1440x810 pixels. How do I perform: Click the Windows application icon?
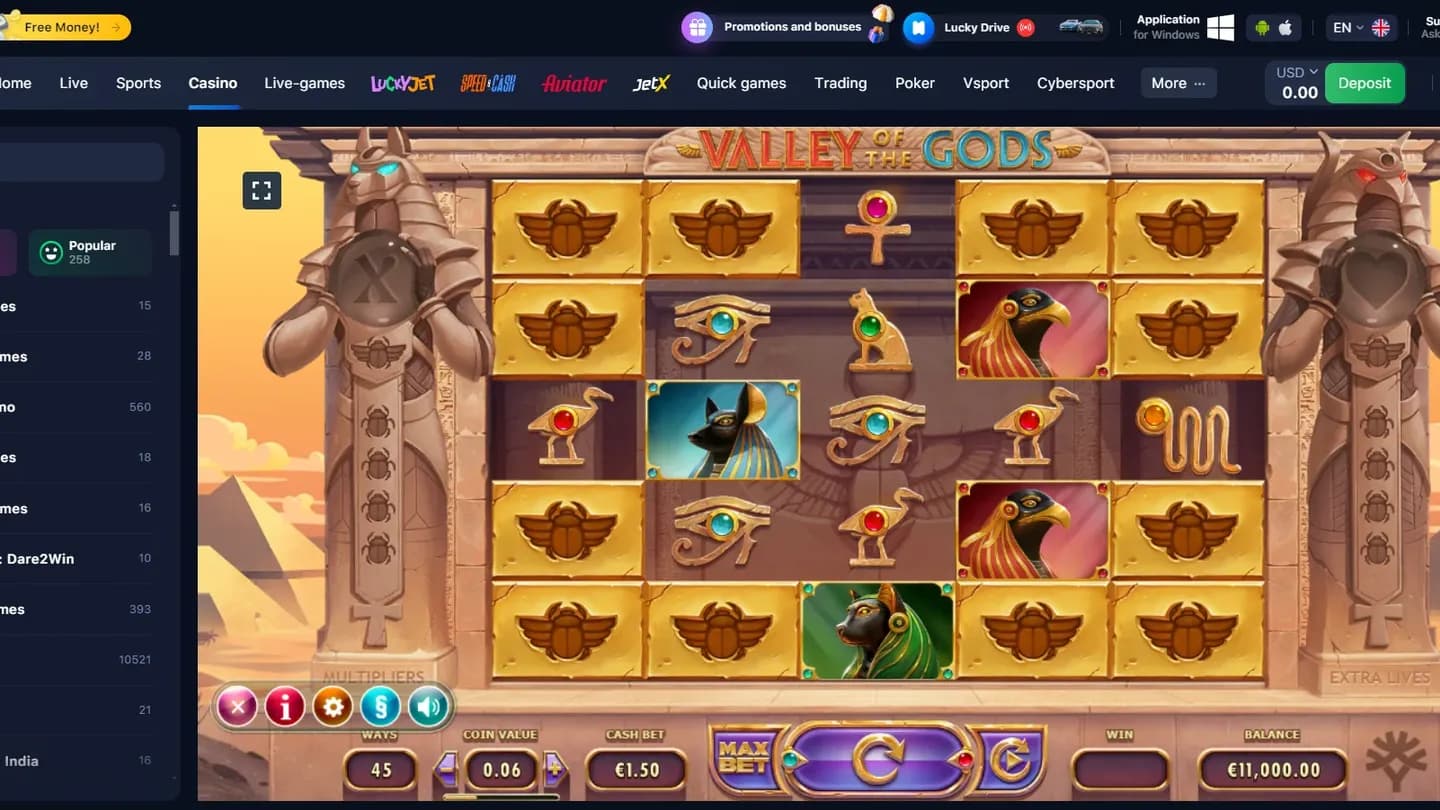(x=1220, y=27)
